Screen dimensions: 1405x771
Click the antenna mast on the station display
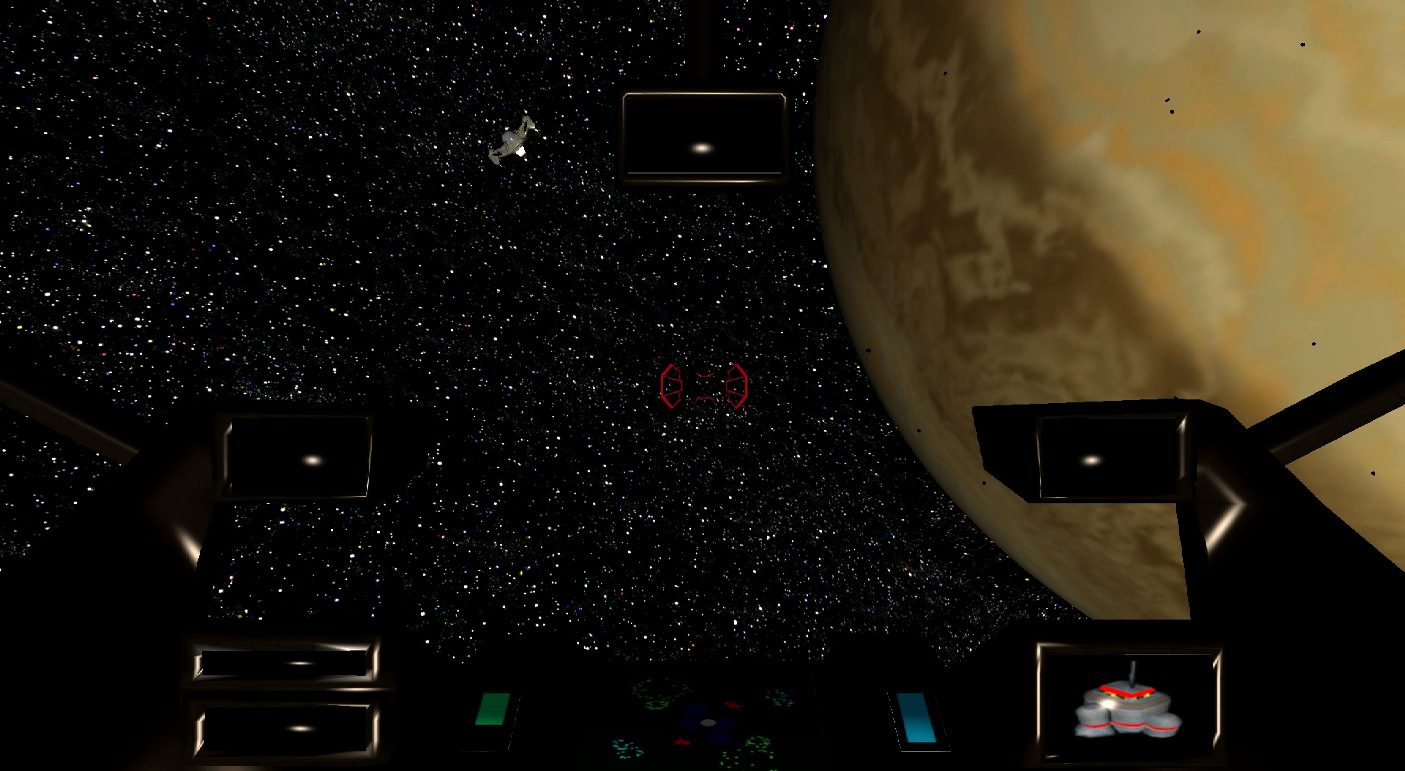(1133, 670)
